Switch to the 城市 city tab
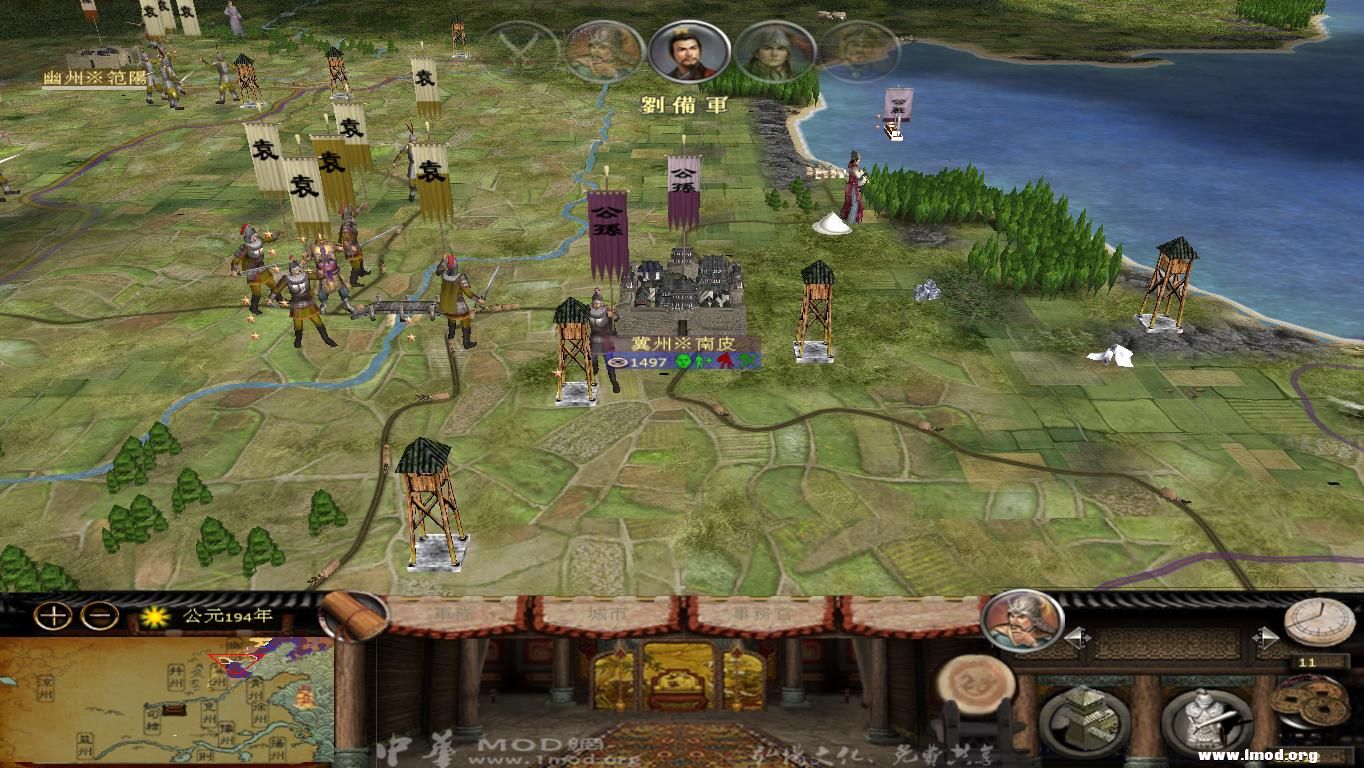The image size is (1364, 768). pyautogui.click(x=605, y=611)
